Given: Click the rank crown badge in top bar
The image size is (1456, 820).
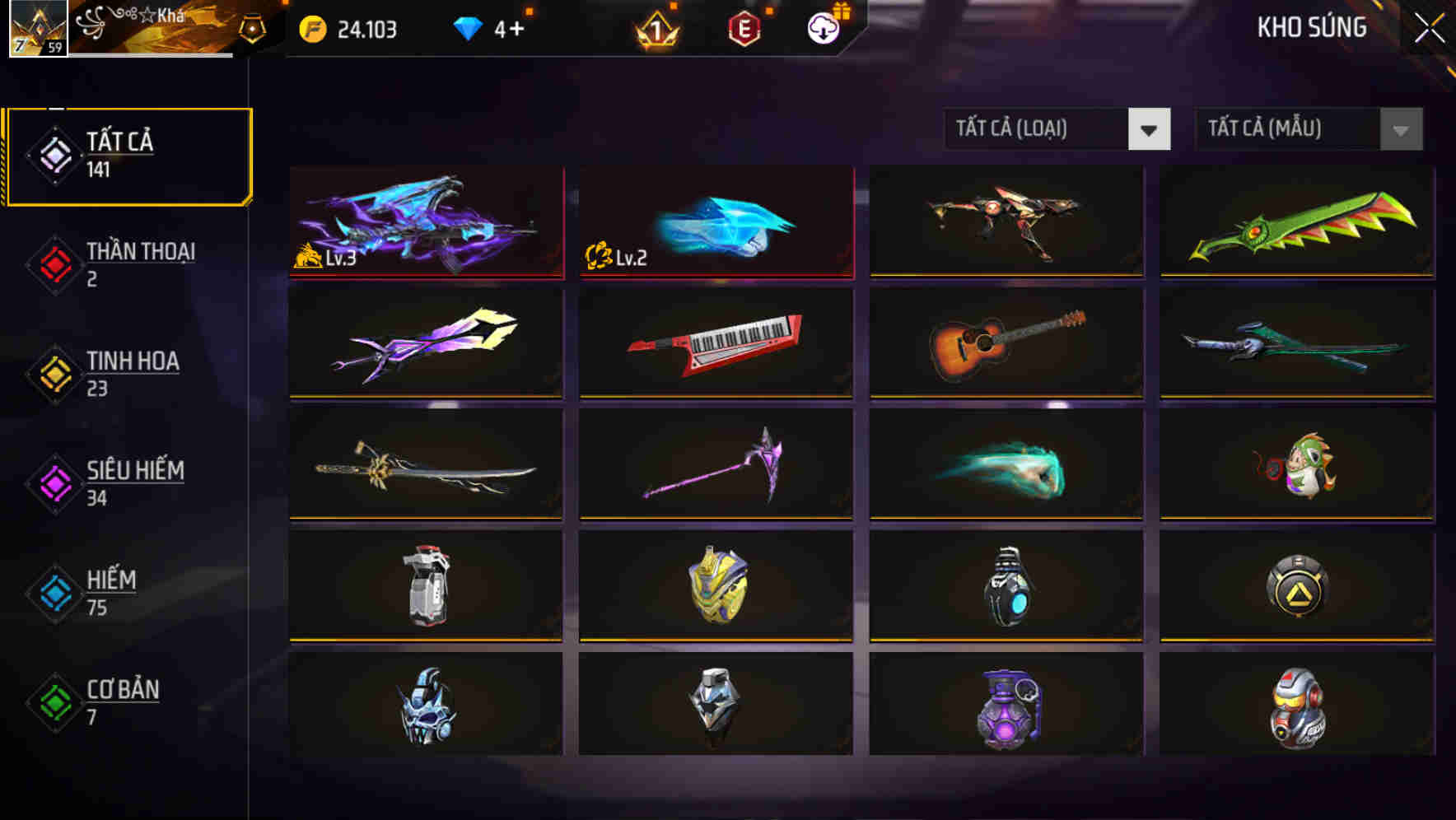Looking at the screenshot, I should (655, 28).
